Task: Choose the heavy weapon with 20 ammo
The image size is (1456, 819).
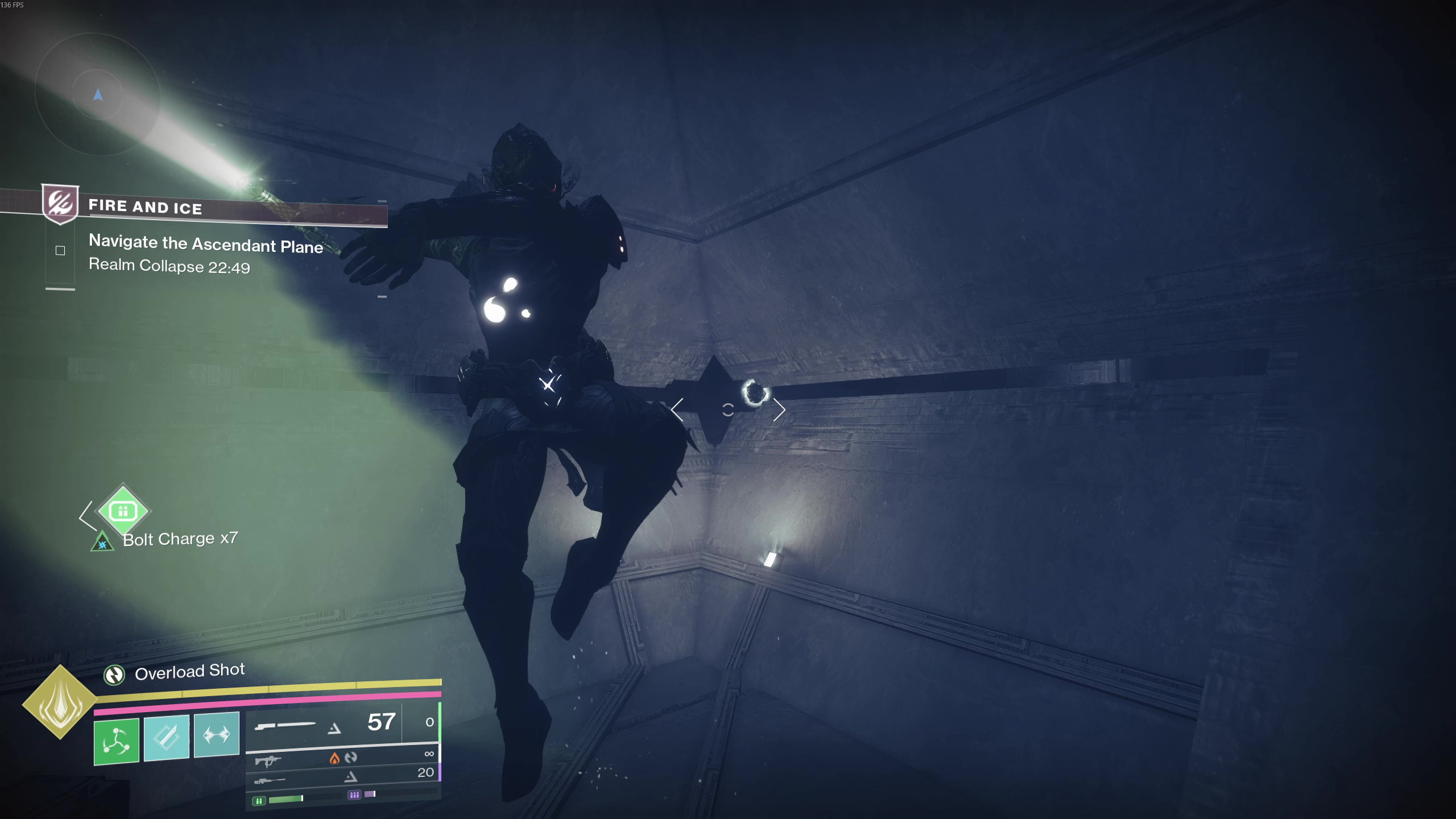Action: click(x=341, y=776)
